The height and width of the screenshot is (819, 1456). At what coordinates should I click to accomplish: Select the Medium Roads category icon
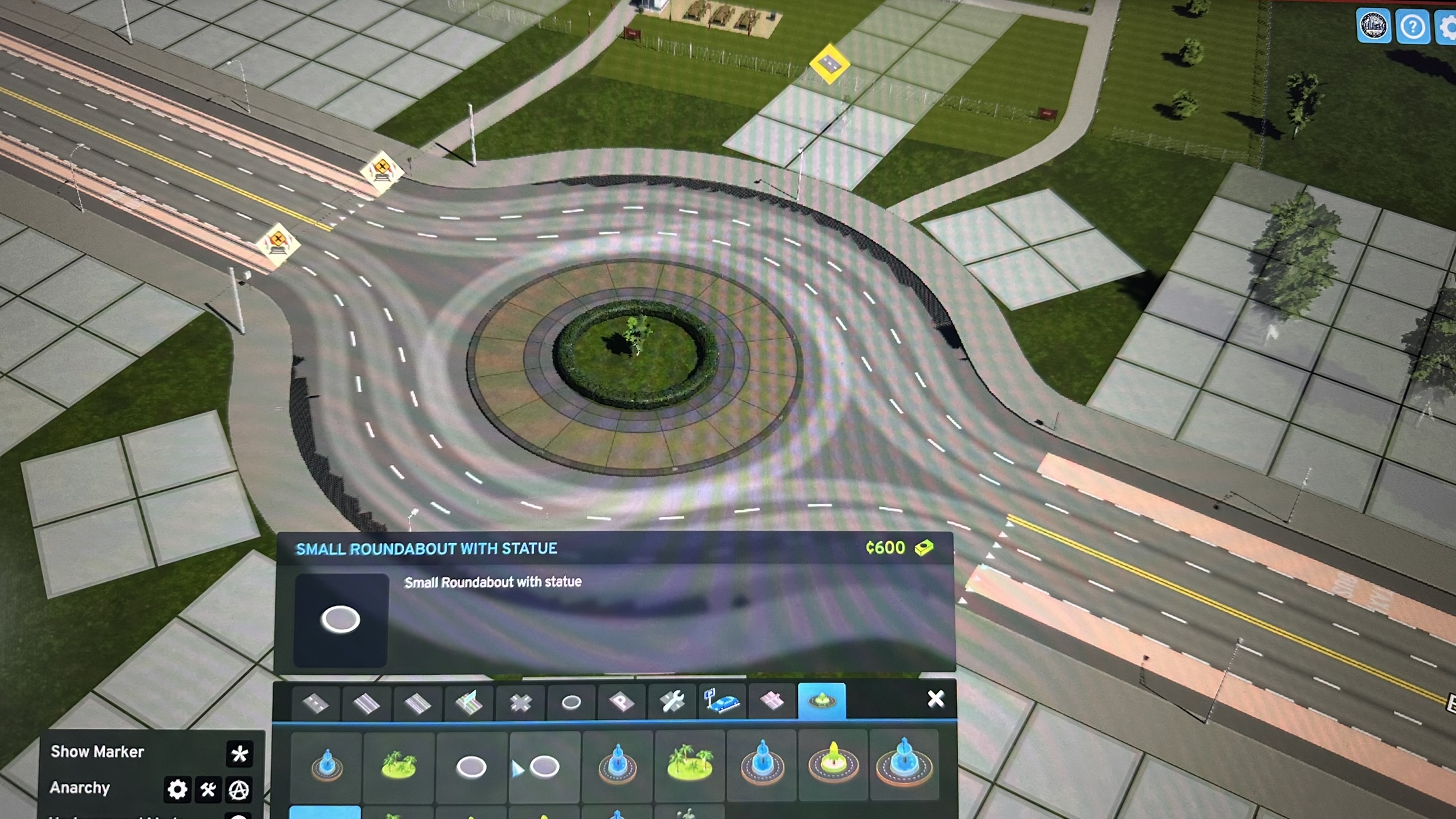coord(367,702)
